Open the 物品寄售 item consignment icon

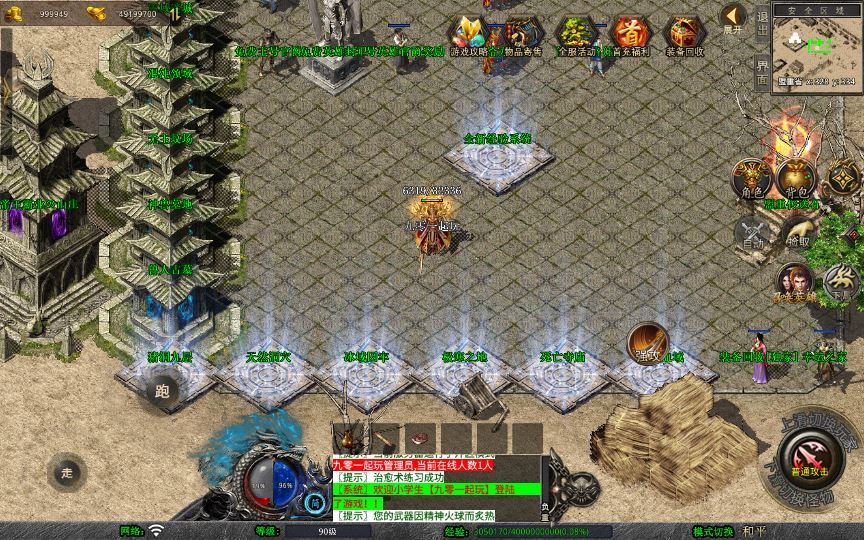pyautogui.click(x=520, y=35)
